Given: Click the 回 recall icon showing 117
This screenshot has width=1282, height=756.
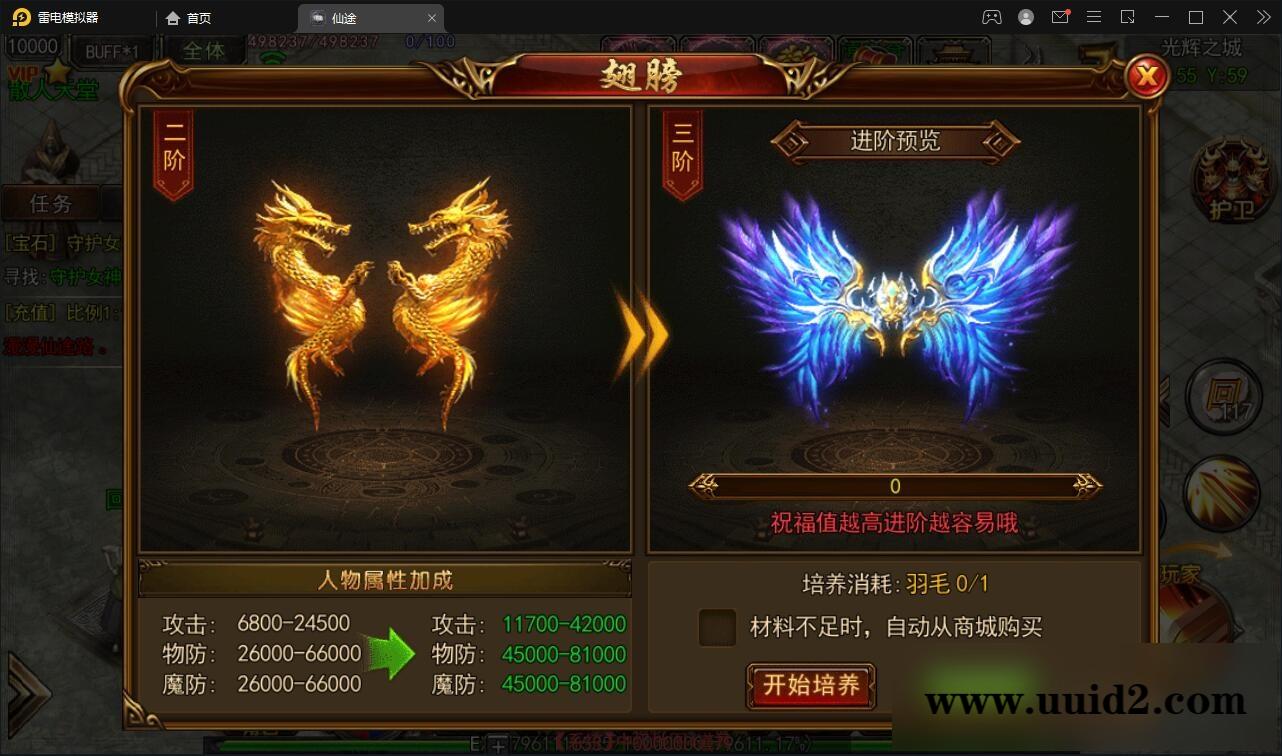Looking at the screenshot, I should (x=1222, y=396).
